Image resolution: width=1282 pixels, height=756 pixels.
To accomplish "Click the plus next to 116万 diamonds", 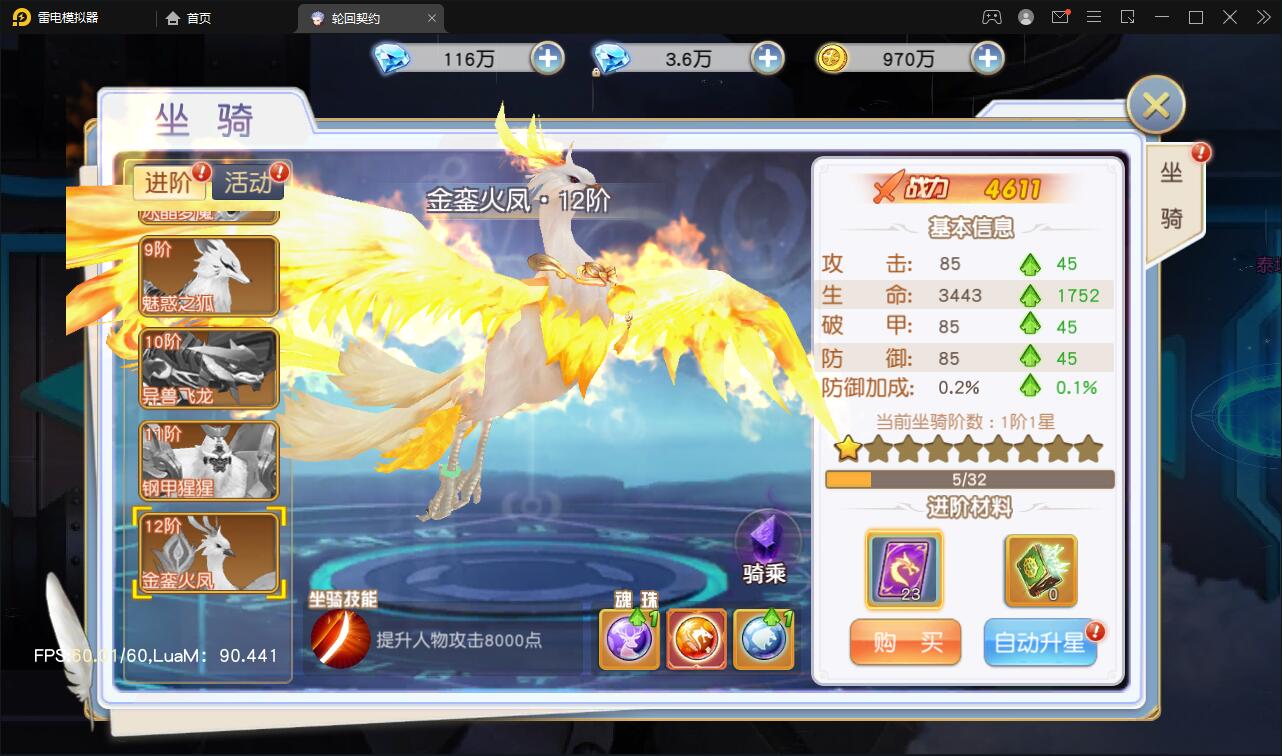I will (546, 58).
